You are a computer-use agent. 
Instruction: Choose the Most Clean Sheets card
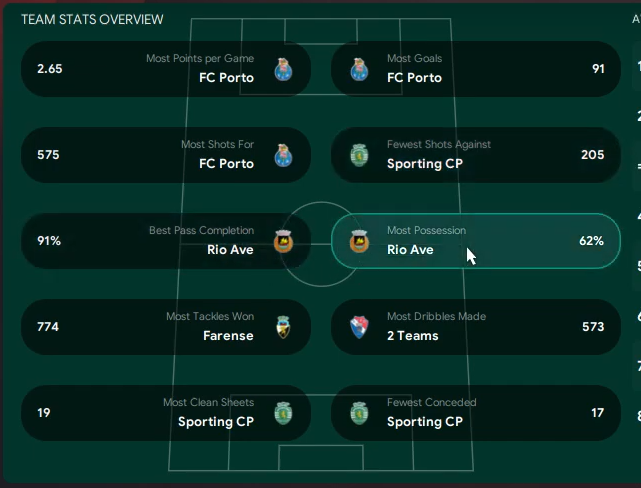165,413
